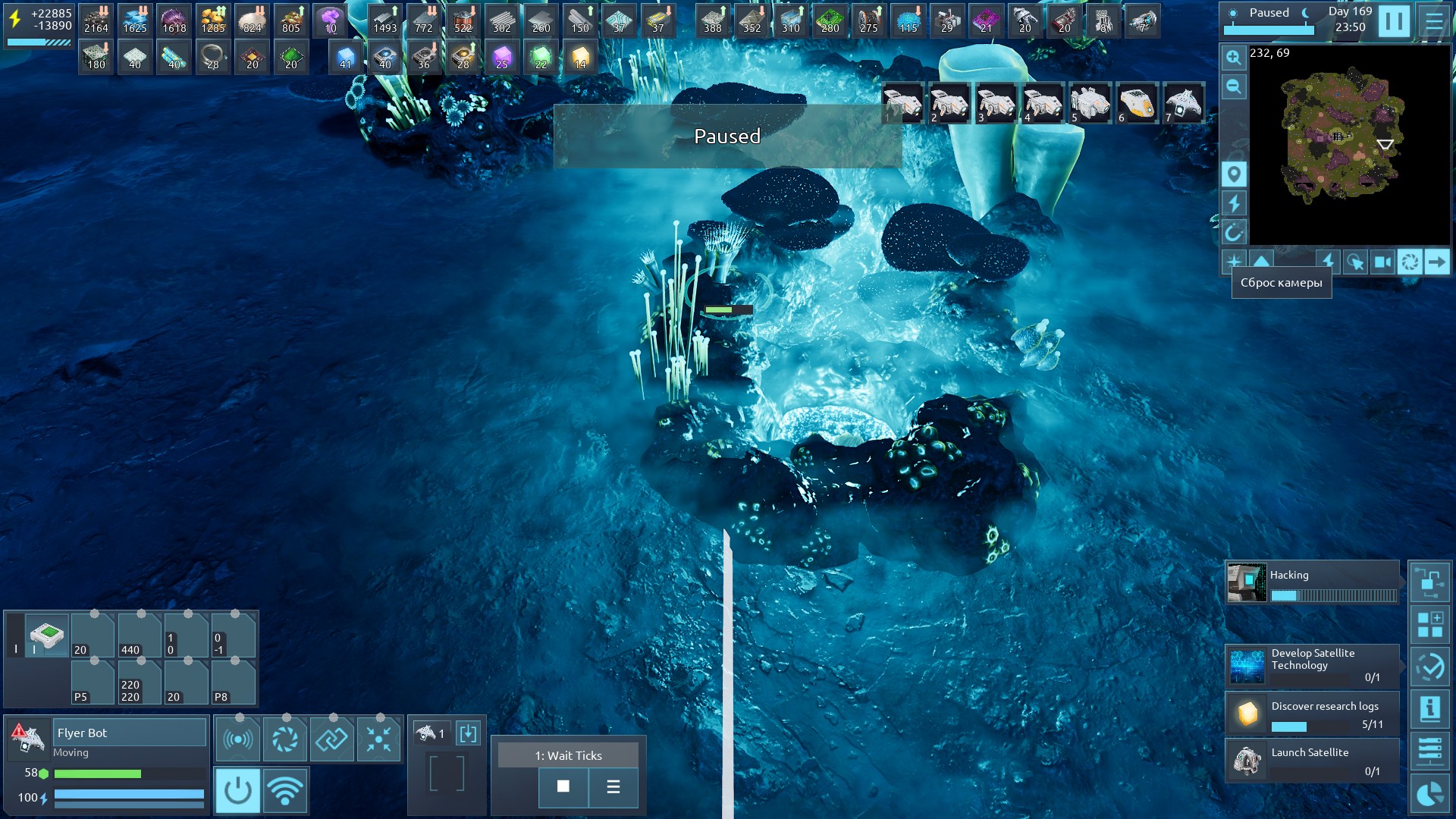The width and height of the screenshot is (1456, 819).
Task: Click the map marker pin button
Action: click(x=1234, y=174)
